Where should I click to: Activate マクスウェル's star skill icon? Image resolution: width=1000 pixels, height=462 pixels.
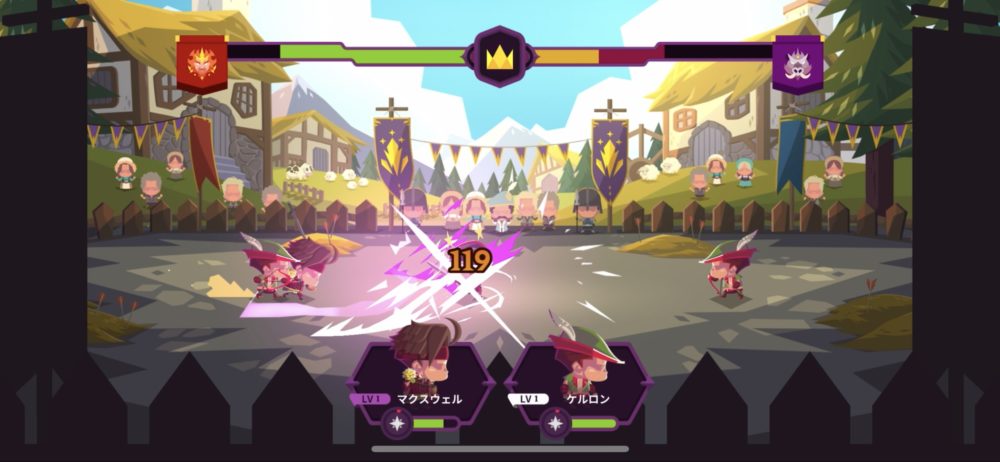(x=396, y=423)
